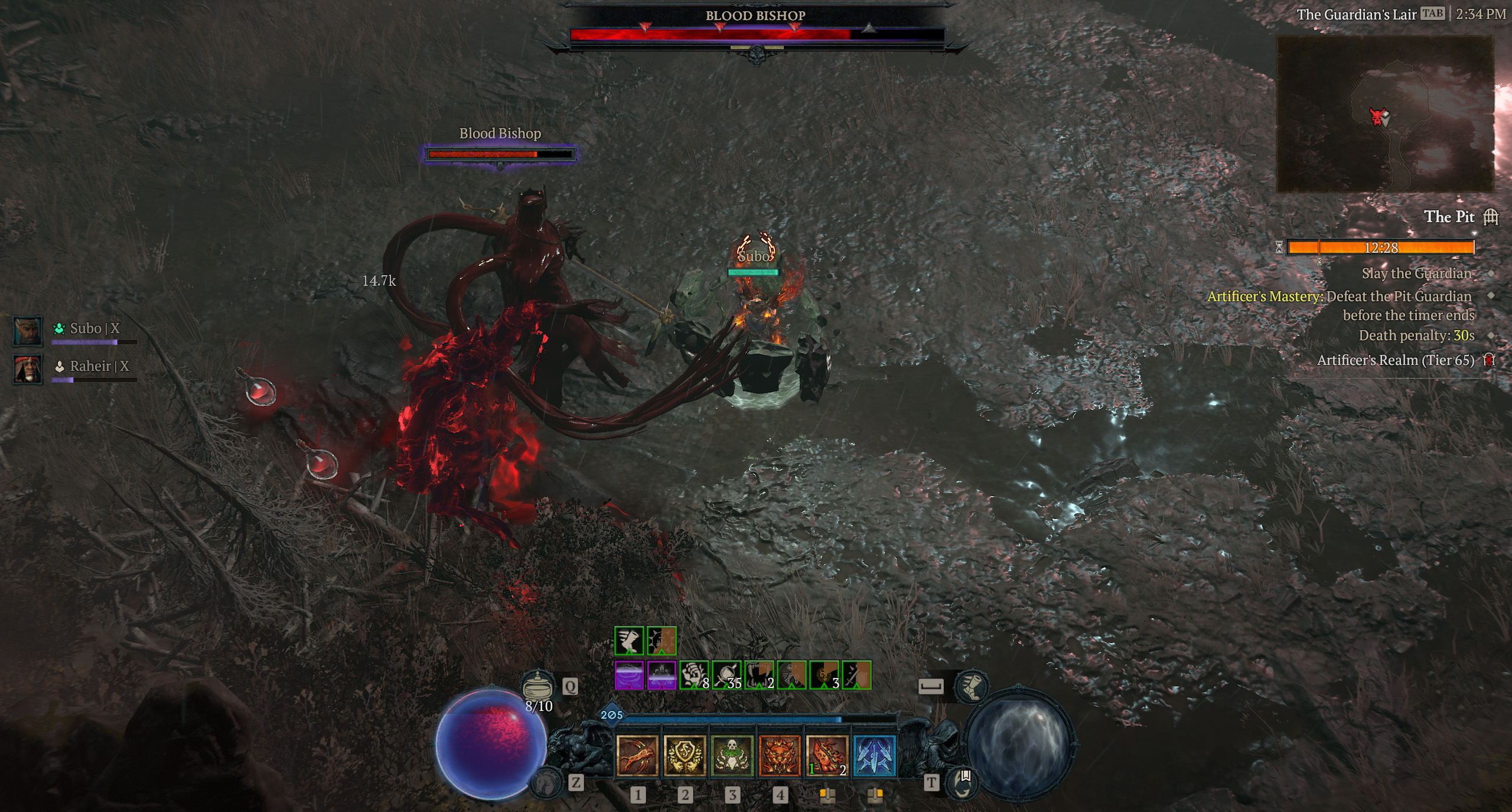Screen dimensions: 1512x812
Task: Inspect the purple swirl buff icon
Action: [629, 675]
